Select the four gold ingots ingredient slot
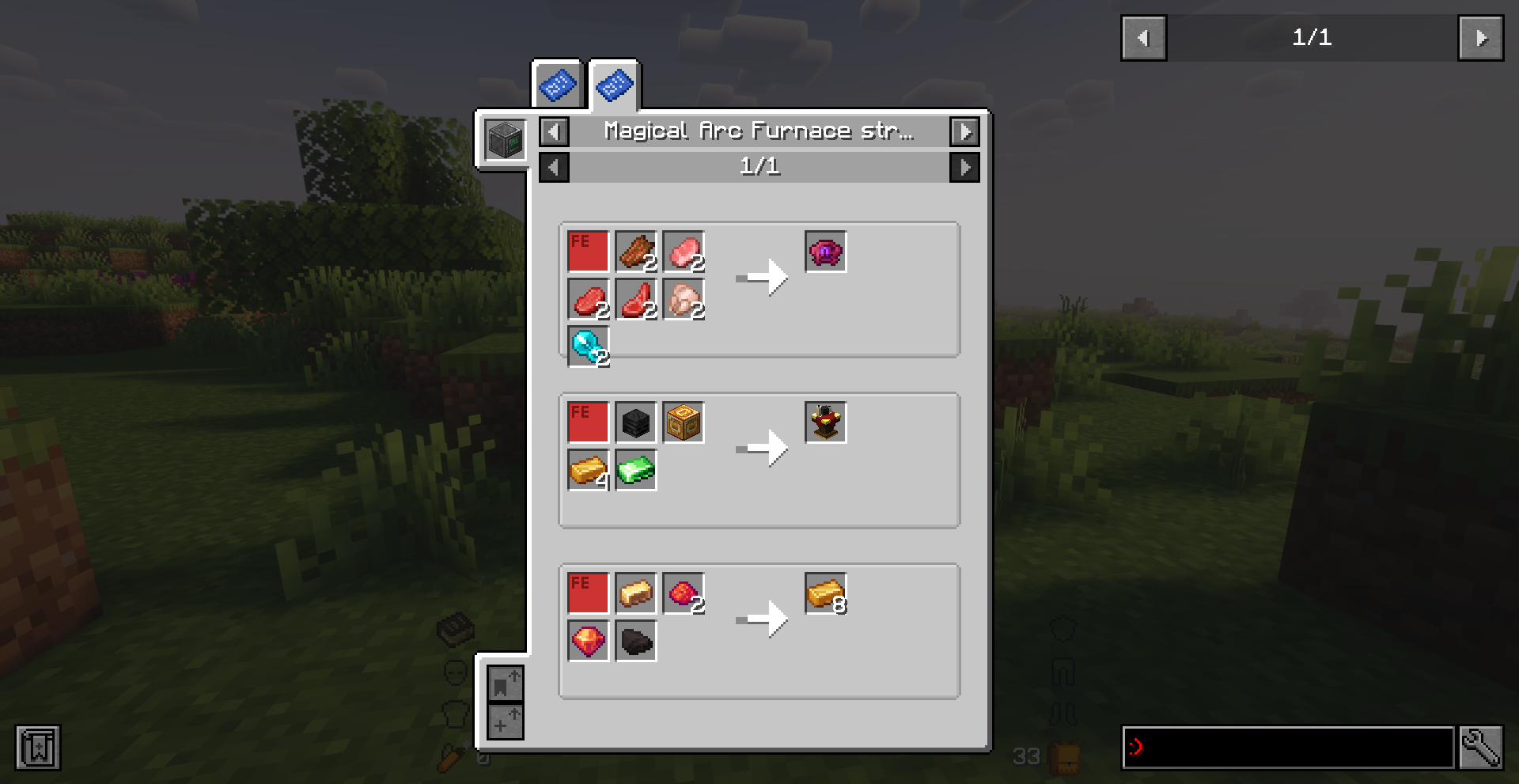This screenshot has width=1519, height=784. point(588,470)
